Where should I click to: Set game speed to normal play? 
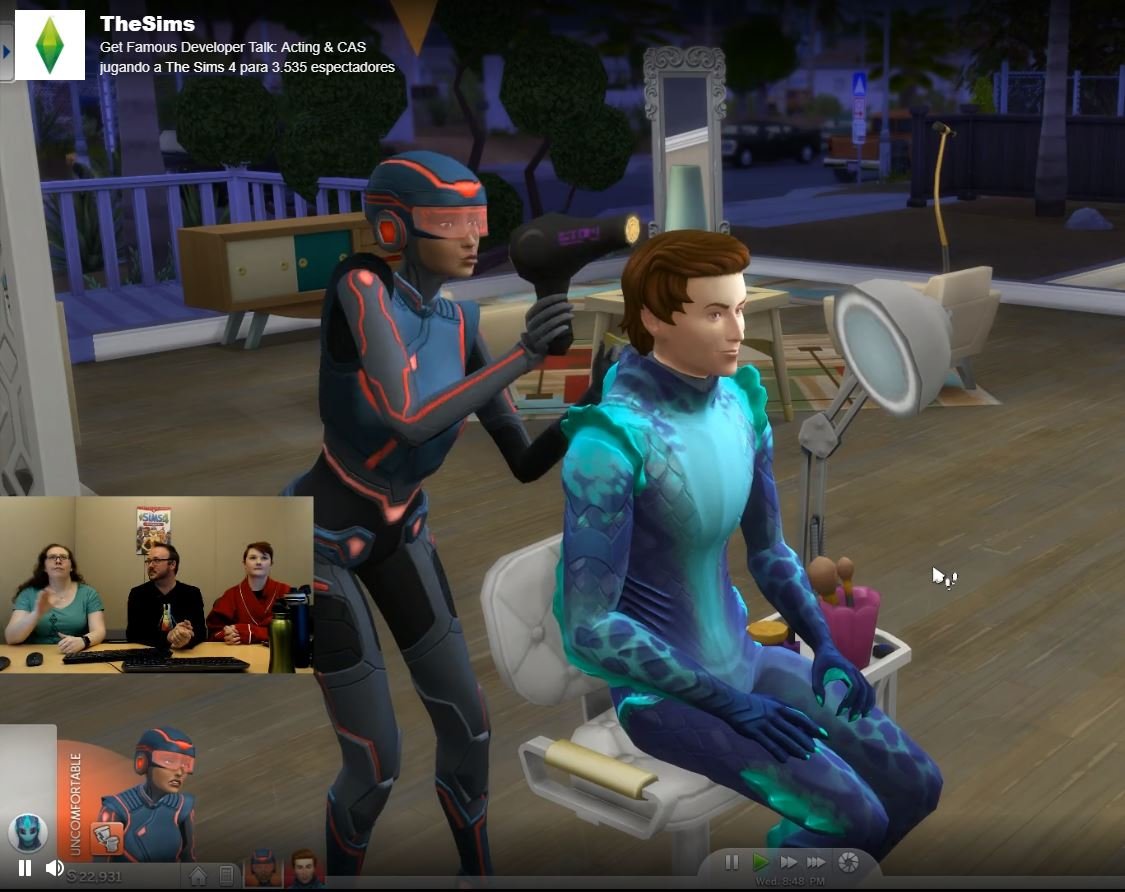(x=761, y=862)
